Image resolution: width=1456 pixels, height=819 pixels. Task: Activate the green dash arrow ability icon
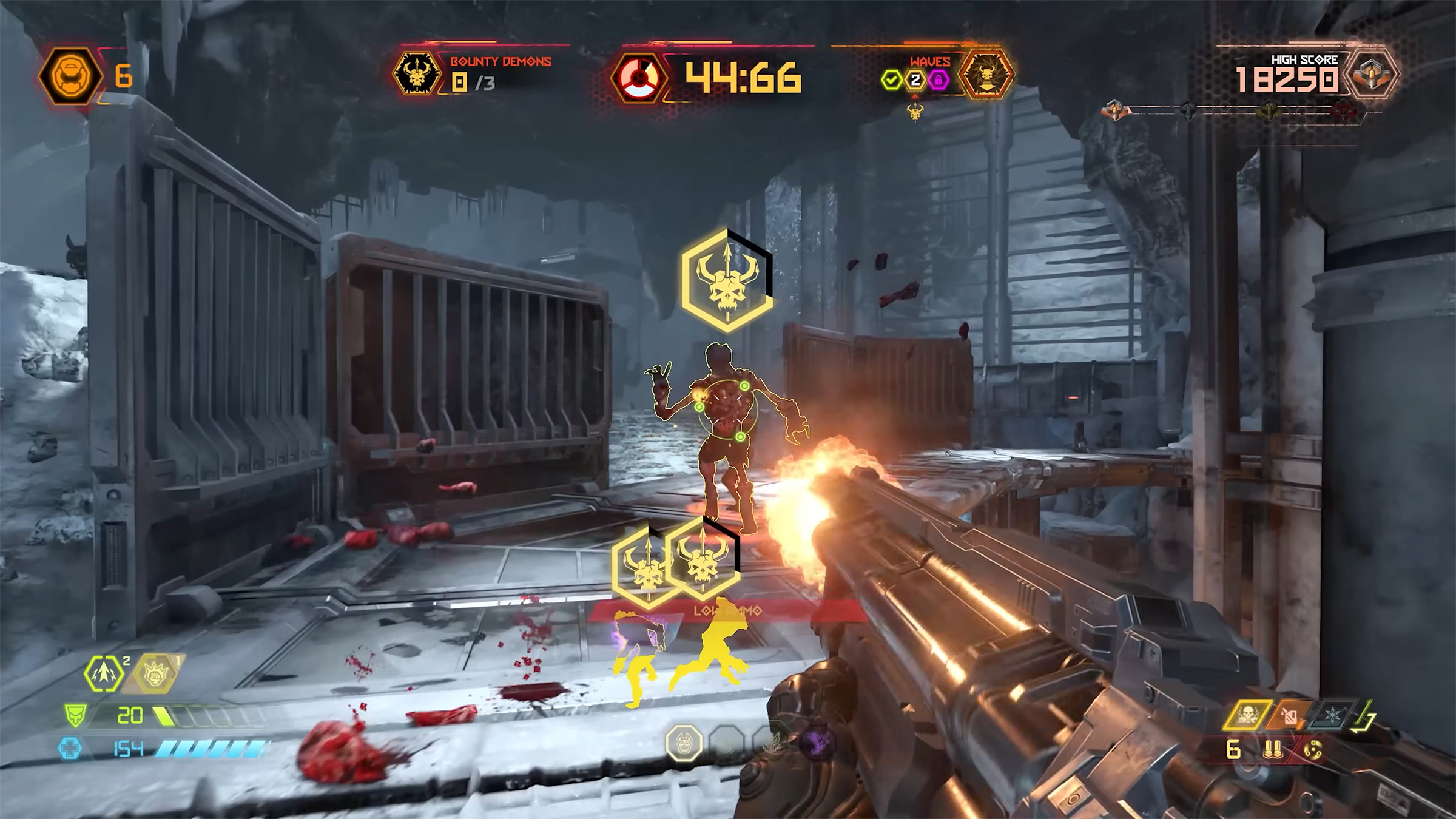(x=104, y=673)
